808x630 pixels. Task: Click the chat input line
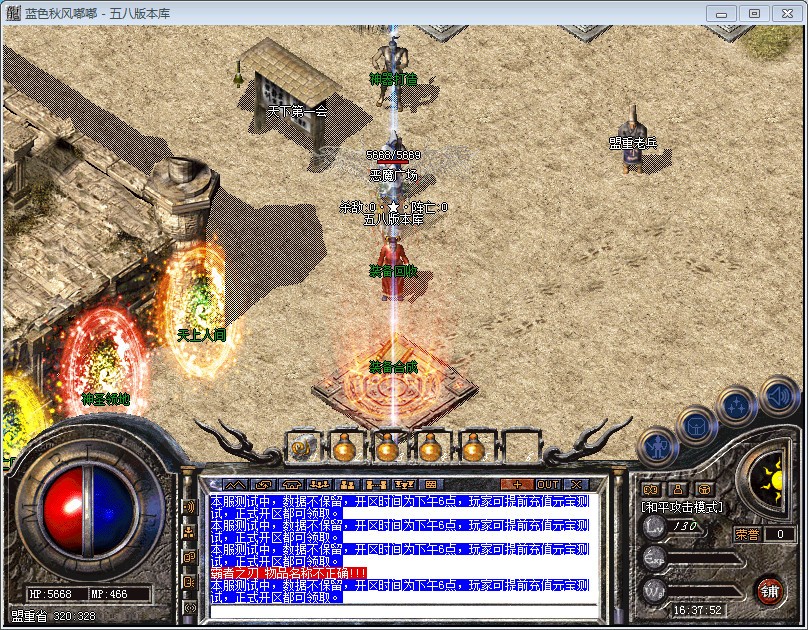point(400,609)
